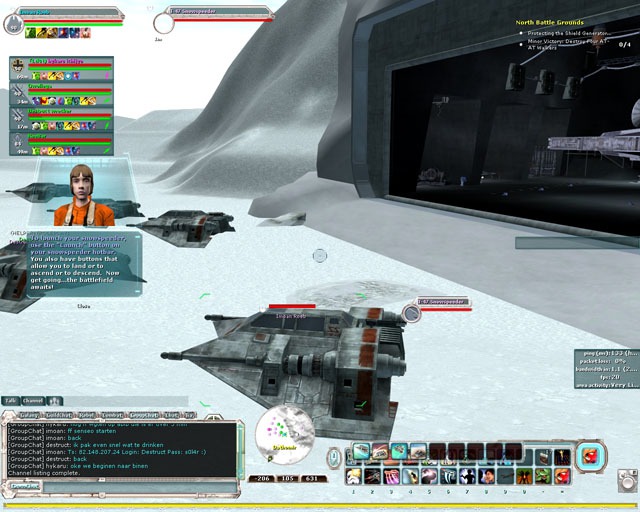Switch to the GroupChat chat tab
This screenshot has height=512, width=640.
pos(144,414)
